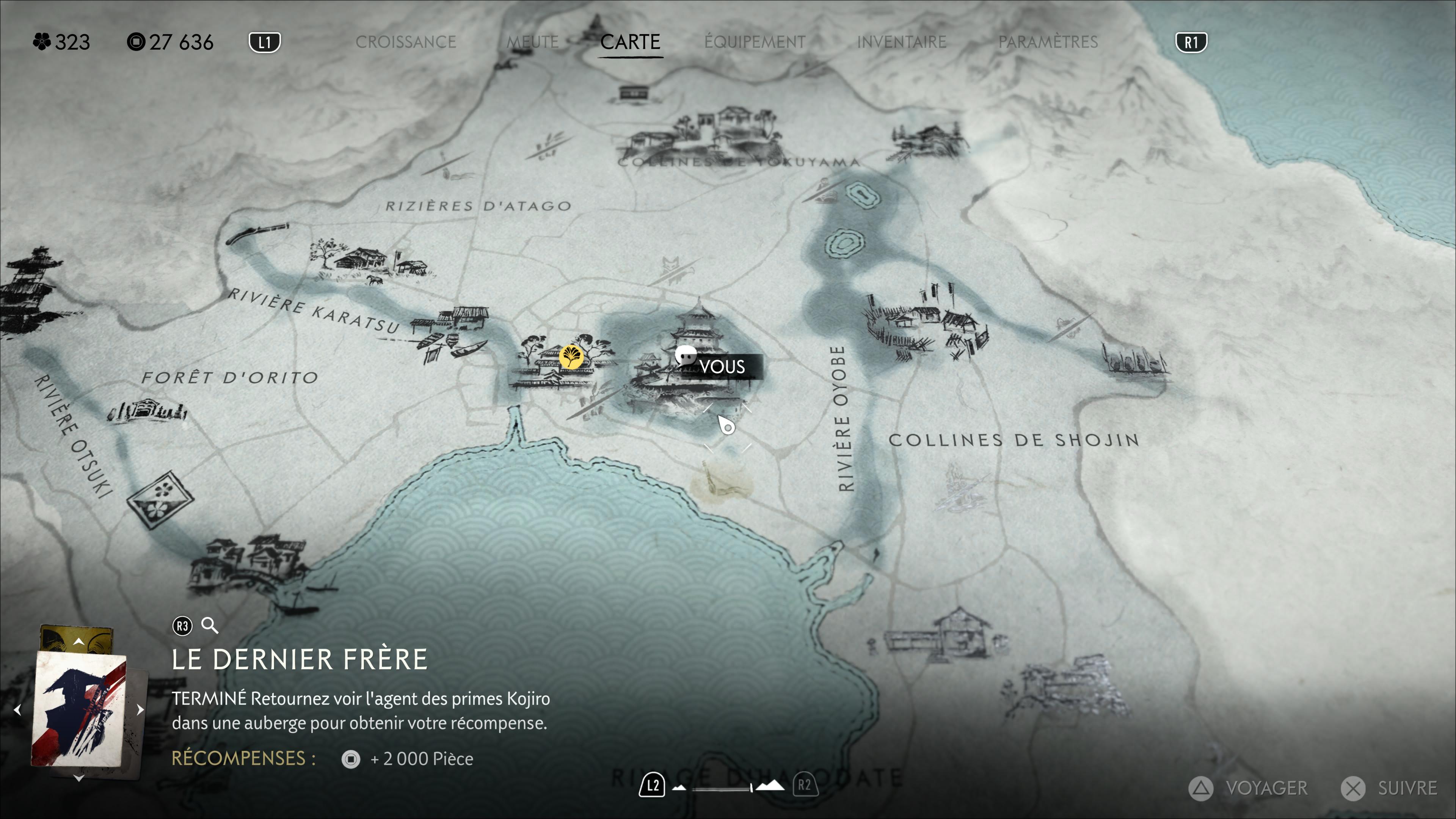
Task: Cycle to the previous quest card
Action: tap(17, 709)
